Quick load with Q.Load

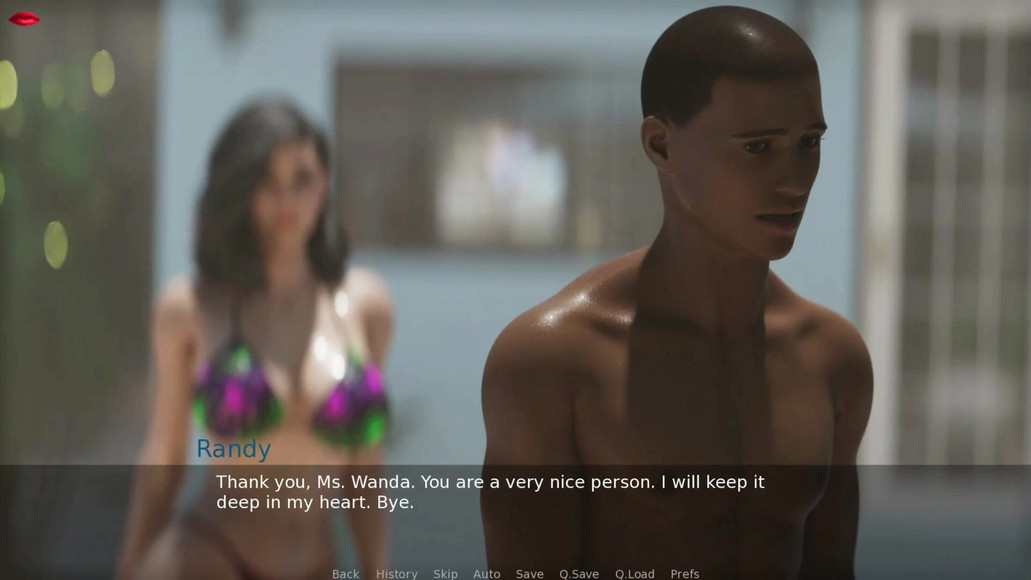(634, 574)
